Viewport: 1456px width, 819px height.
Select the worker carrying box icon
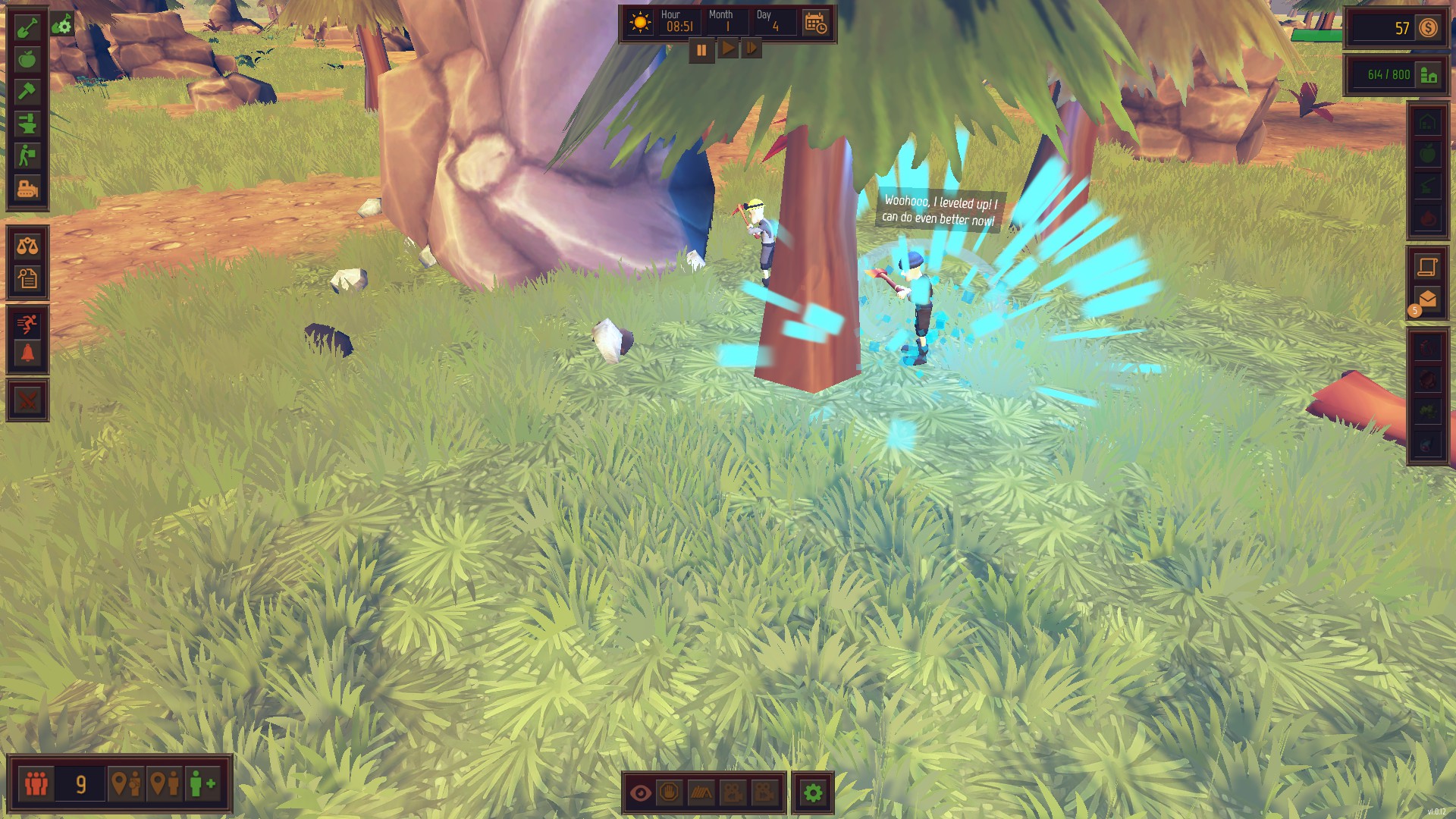[27, 155]
